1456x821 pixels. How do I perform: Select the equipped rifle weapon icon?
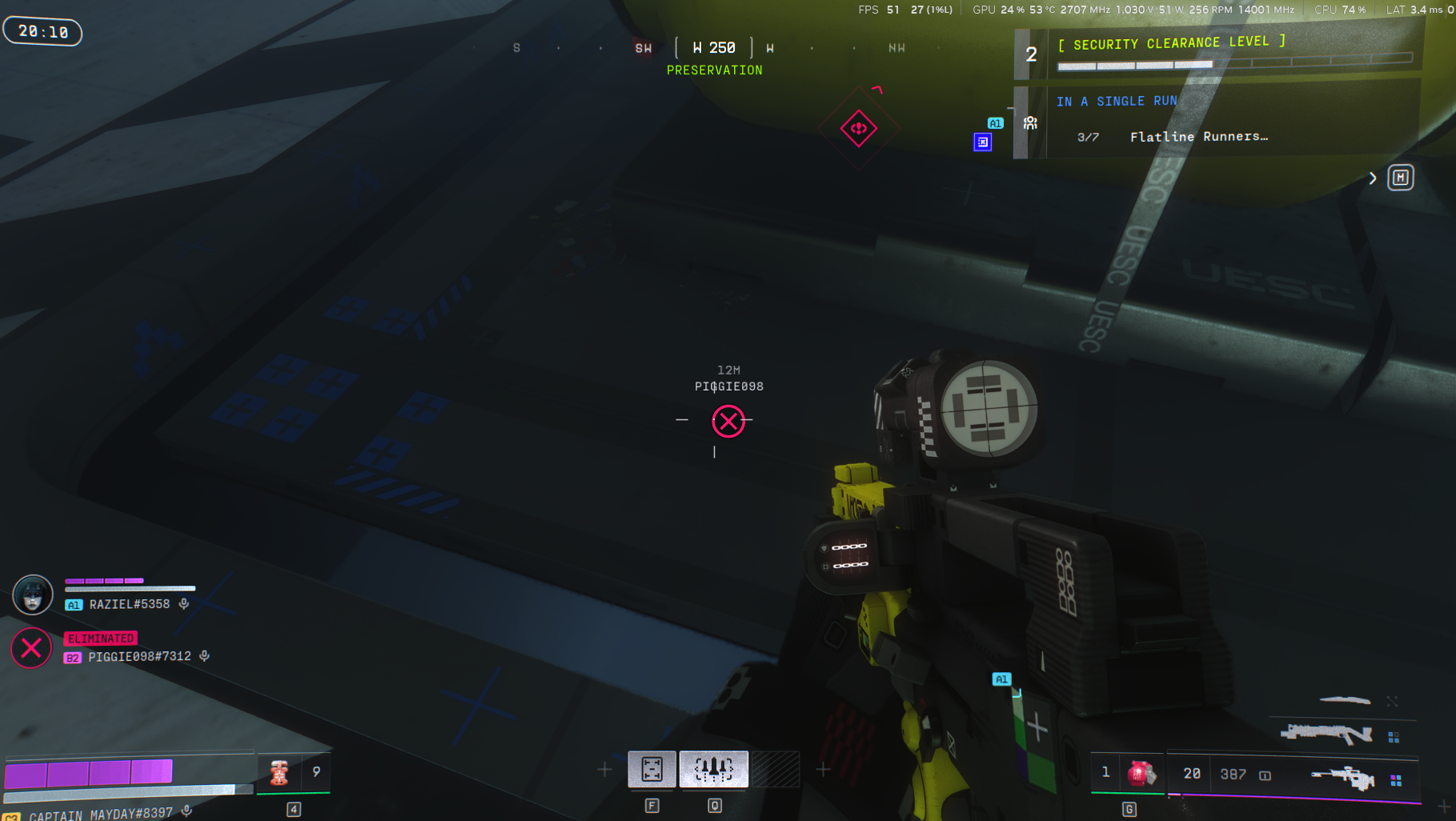pos(1342,778)
